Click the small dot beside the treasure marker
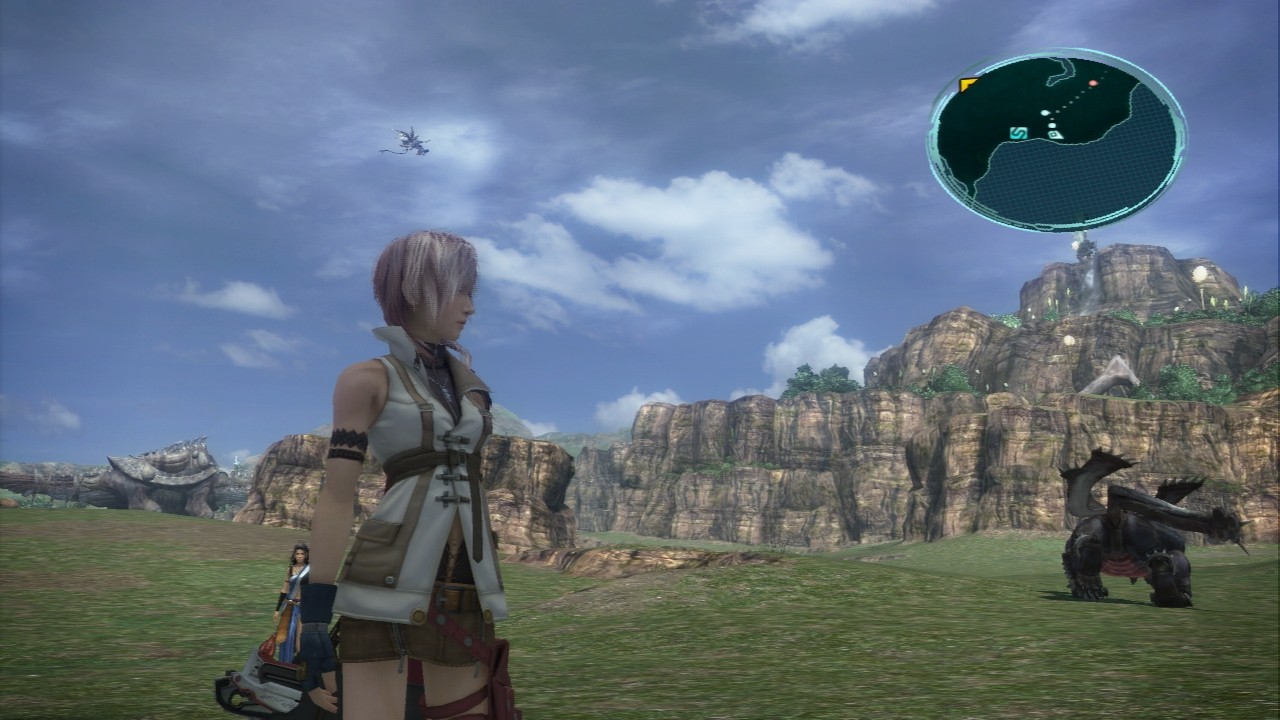This screenshot has height=720, width=1280. [x=1051, y=124]
